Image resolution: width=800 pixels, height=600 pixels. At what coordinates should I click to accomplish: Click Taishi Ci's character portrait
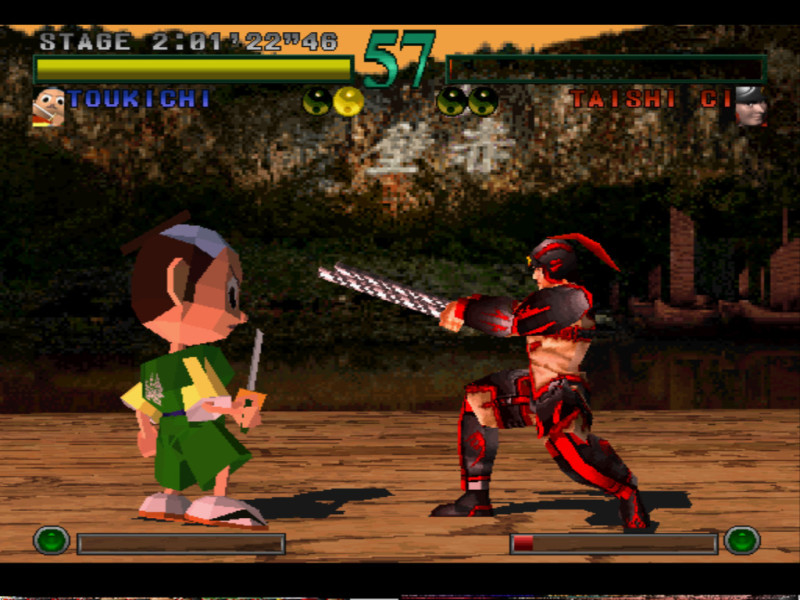750,106
